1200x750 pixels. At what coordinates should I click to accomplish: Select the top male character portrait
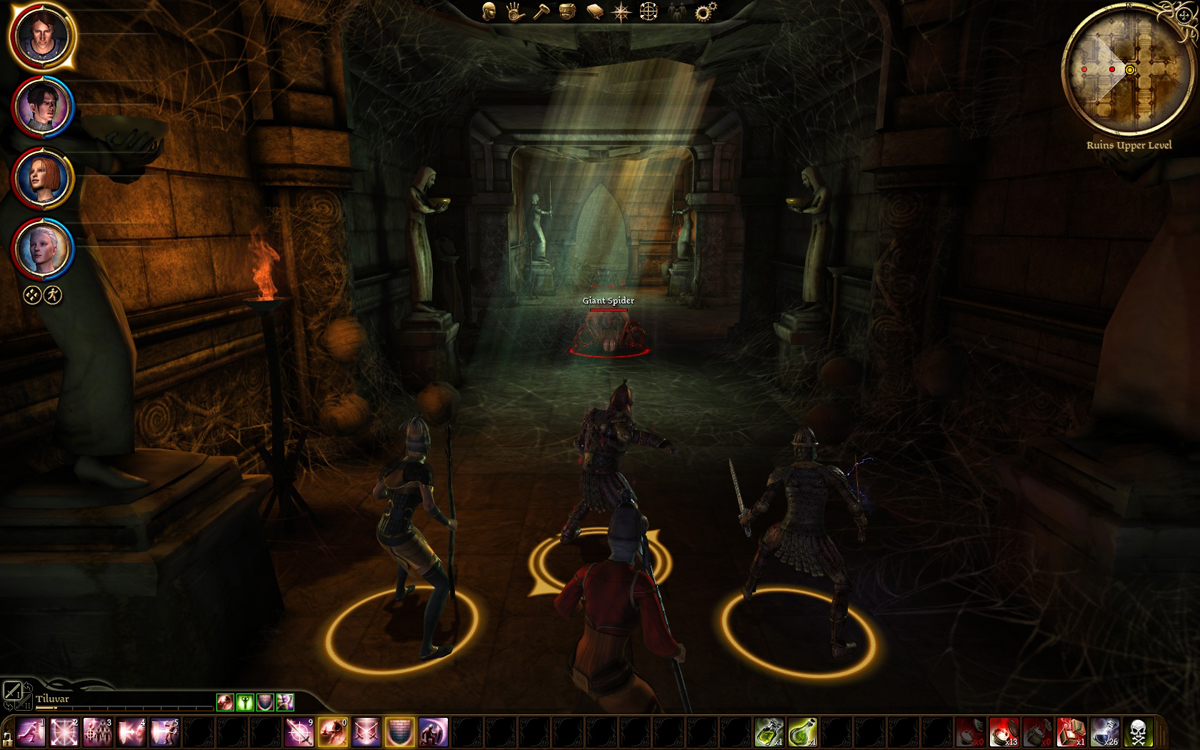[42, 36]
